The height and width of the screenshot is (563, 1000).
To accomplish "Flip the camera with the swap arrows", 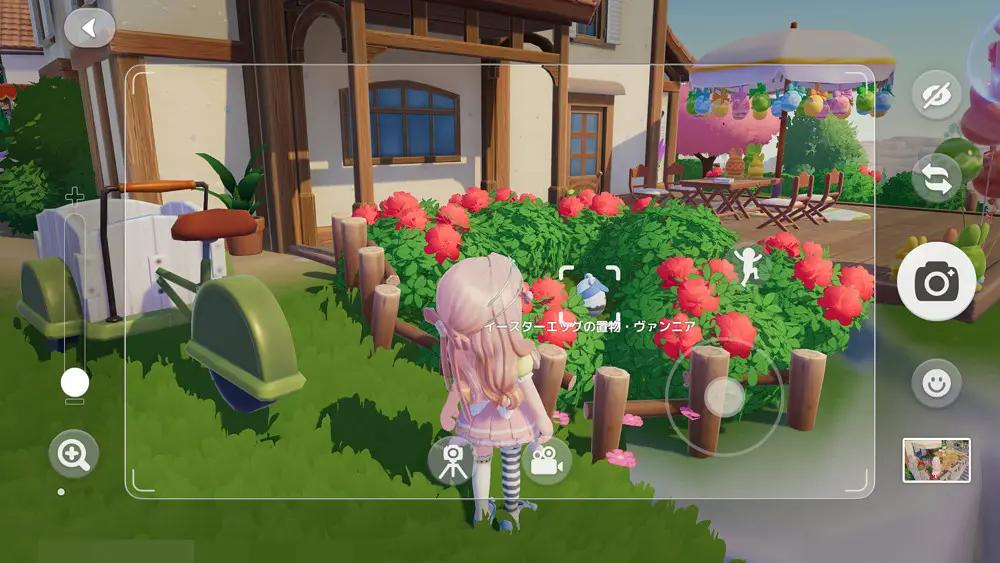I will (936, 178).
